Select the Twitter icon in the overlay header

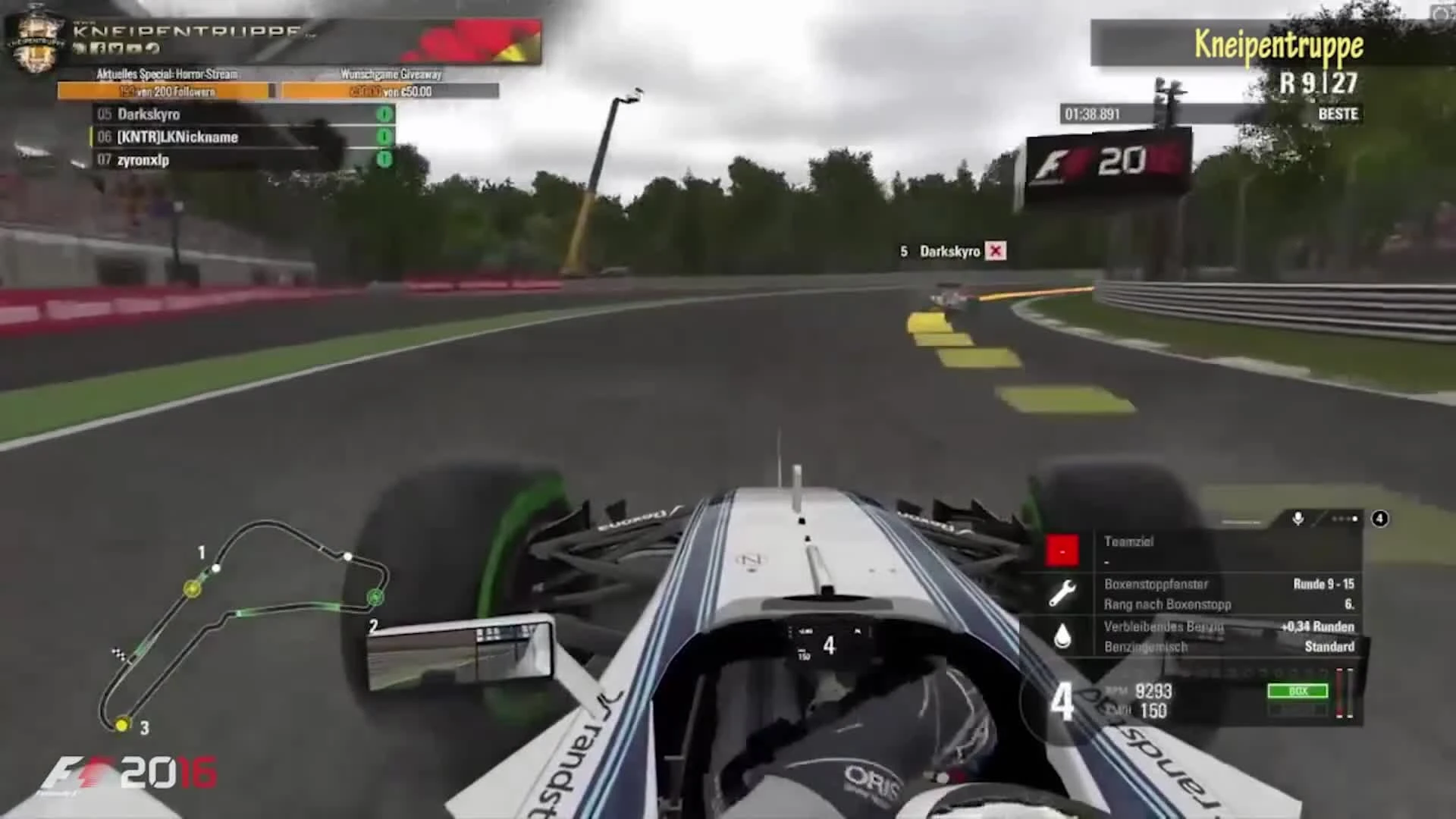point(117,48)
